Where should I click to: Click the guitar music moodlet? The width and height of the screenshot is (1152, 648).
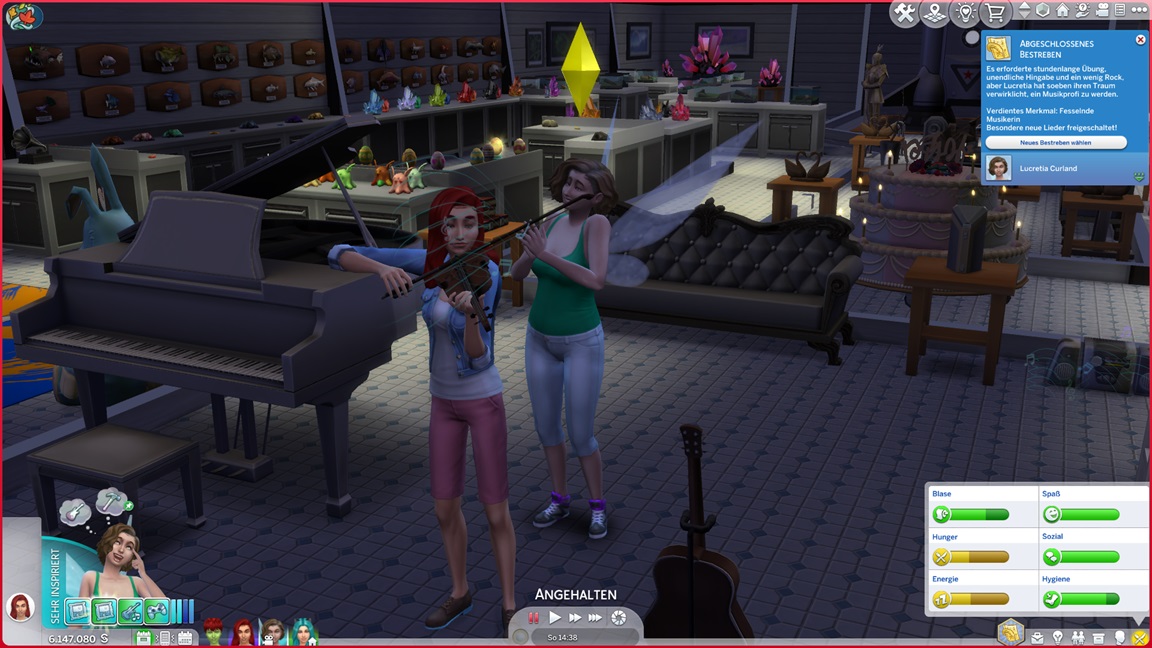pos(130,611)
